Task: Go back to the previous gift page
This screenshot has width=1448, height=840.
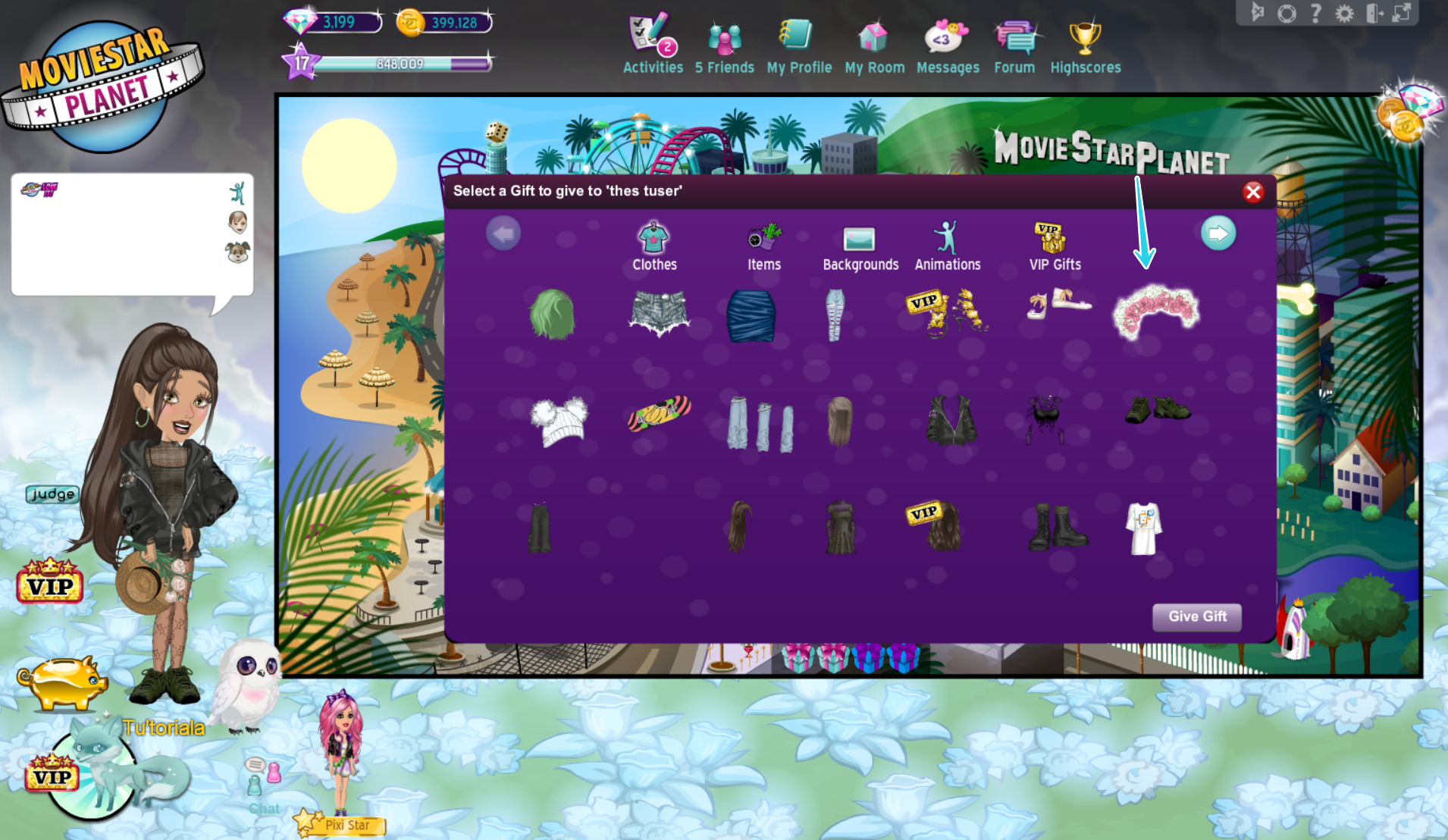Action: 503,233
